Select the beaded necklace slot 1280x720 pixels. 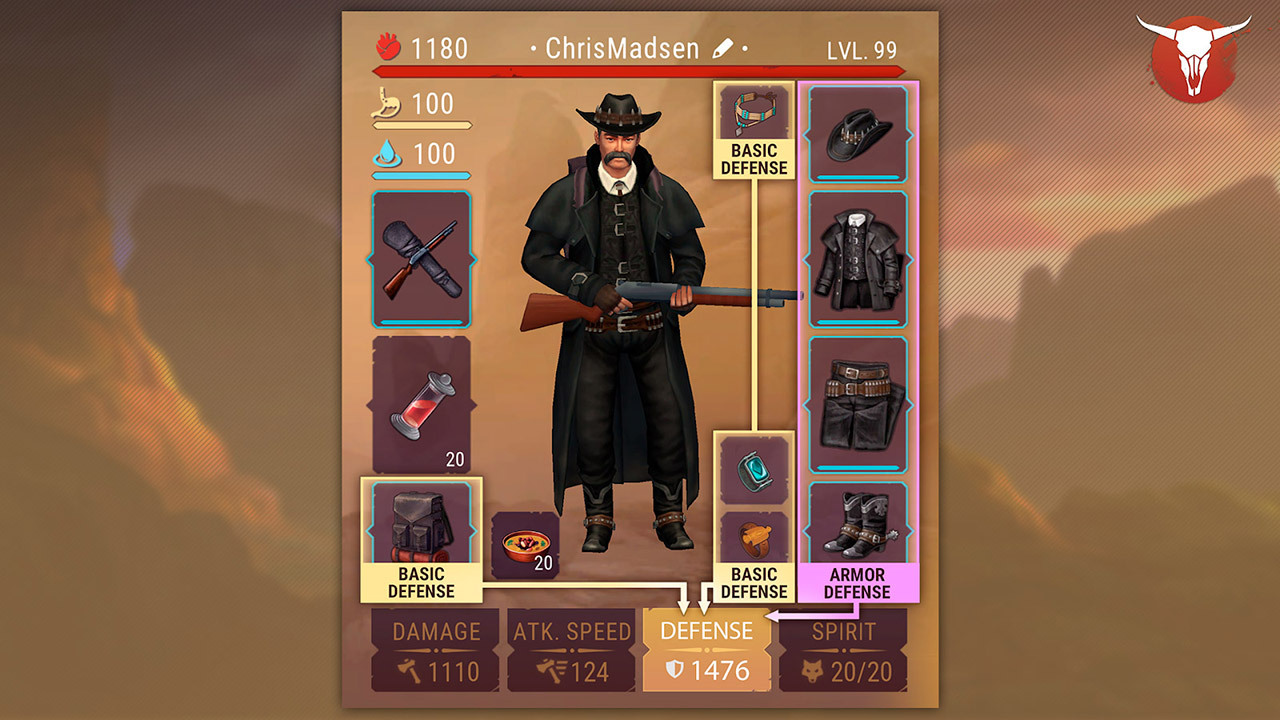[x=754, y=112]
